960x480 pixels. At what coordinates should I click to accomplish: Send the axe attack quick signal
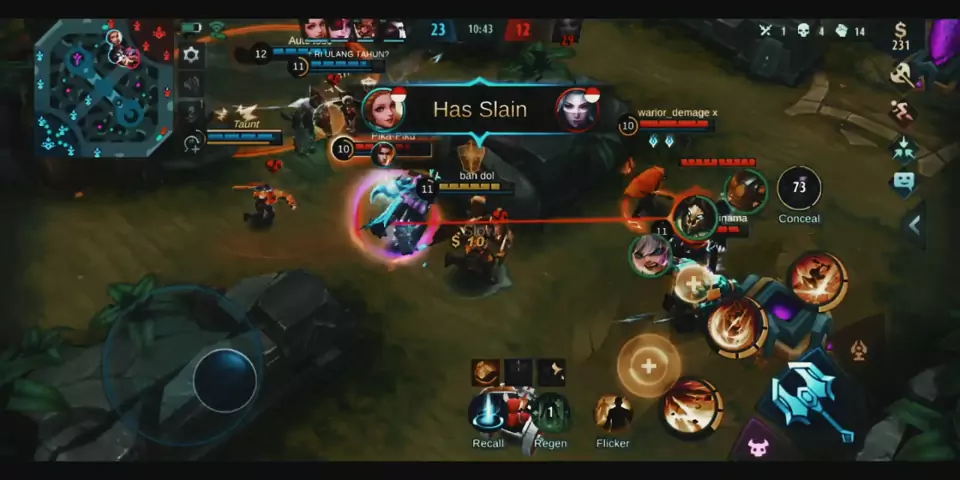[904, 73]
